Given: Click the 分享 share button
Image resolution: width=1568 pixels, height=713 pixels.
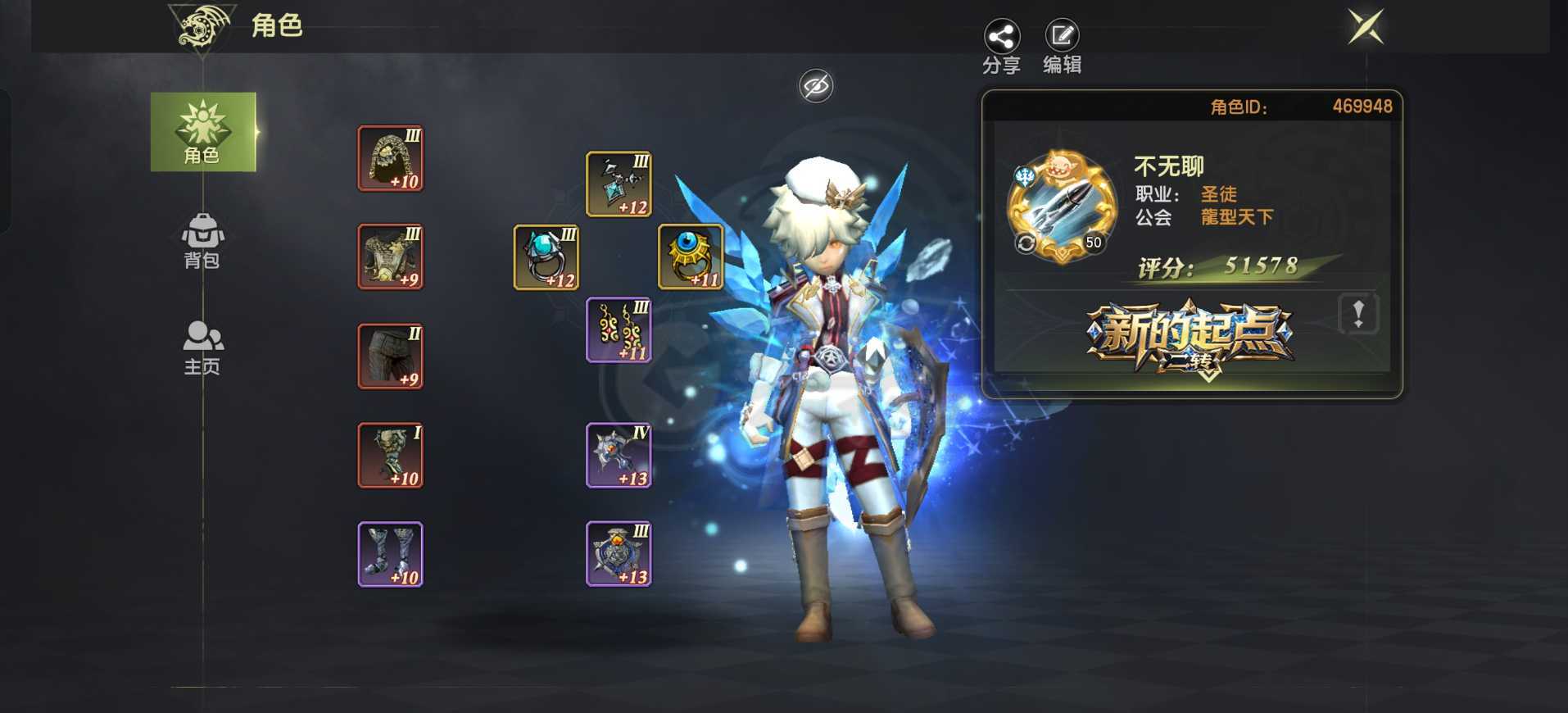Looking at the screenshot, I should tap(1001, 47).
